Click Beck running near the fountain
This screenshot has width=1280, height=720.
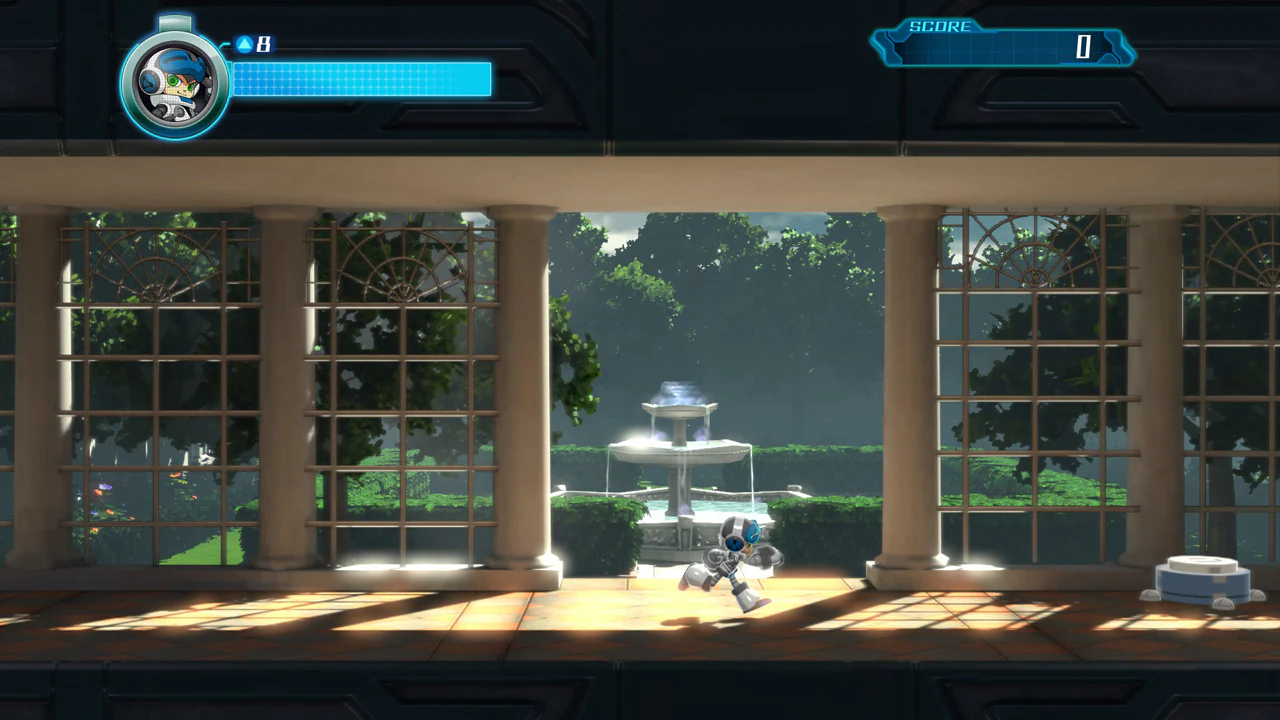pos(735,560)
